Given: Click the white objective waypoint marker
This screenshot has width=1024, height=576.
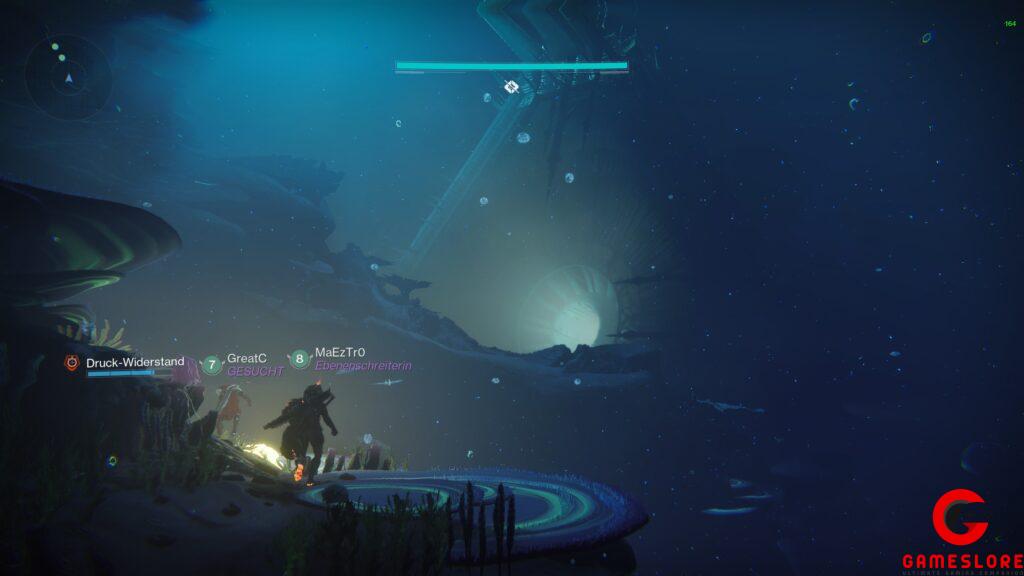Looking at the screenshot, I should [511, 87].
